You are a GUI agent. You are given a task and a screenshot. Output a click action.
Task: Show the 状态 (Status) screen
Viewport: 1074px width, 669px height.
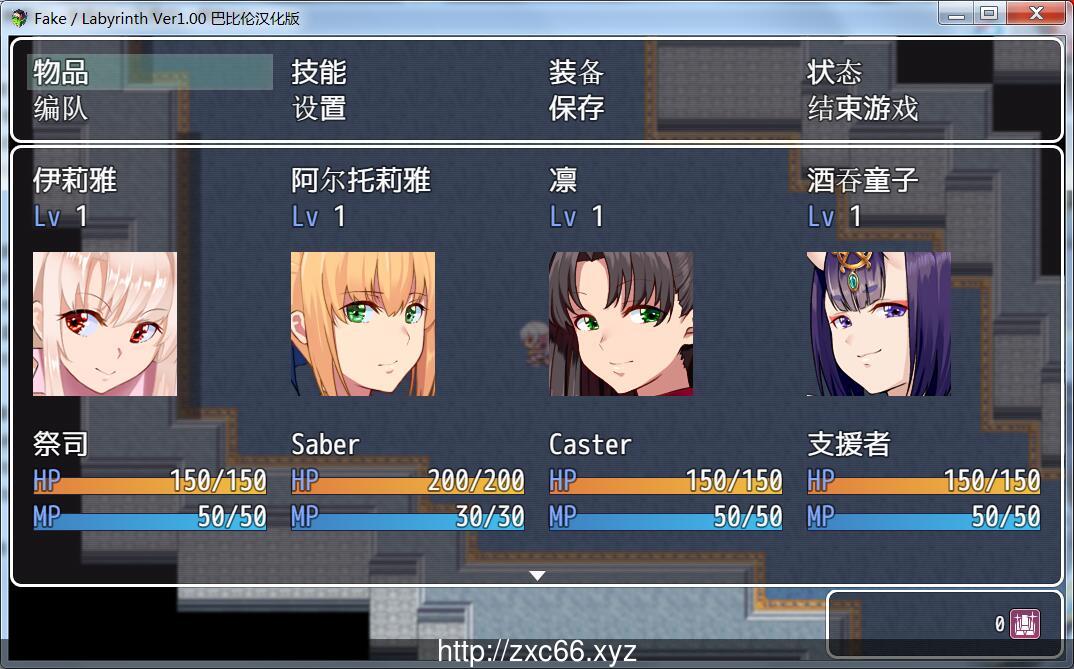[x=835, y=72]
